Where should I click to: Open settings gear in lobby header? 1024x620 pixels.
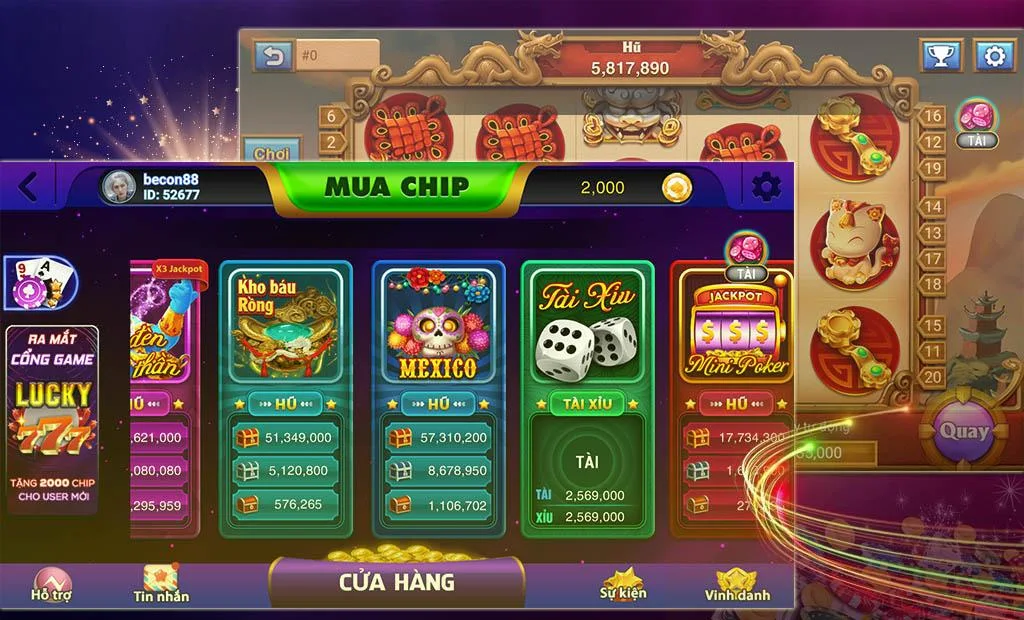[x=767, y=186]
